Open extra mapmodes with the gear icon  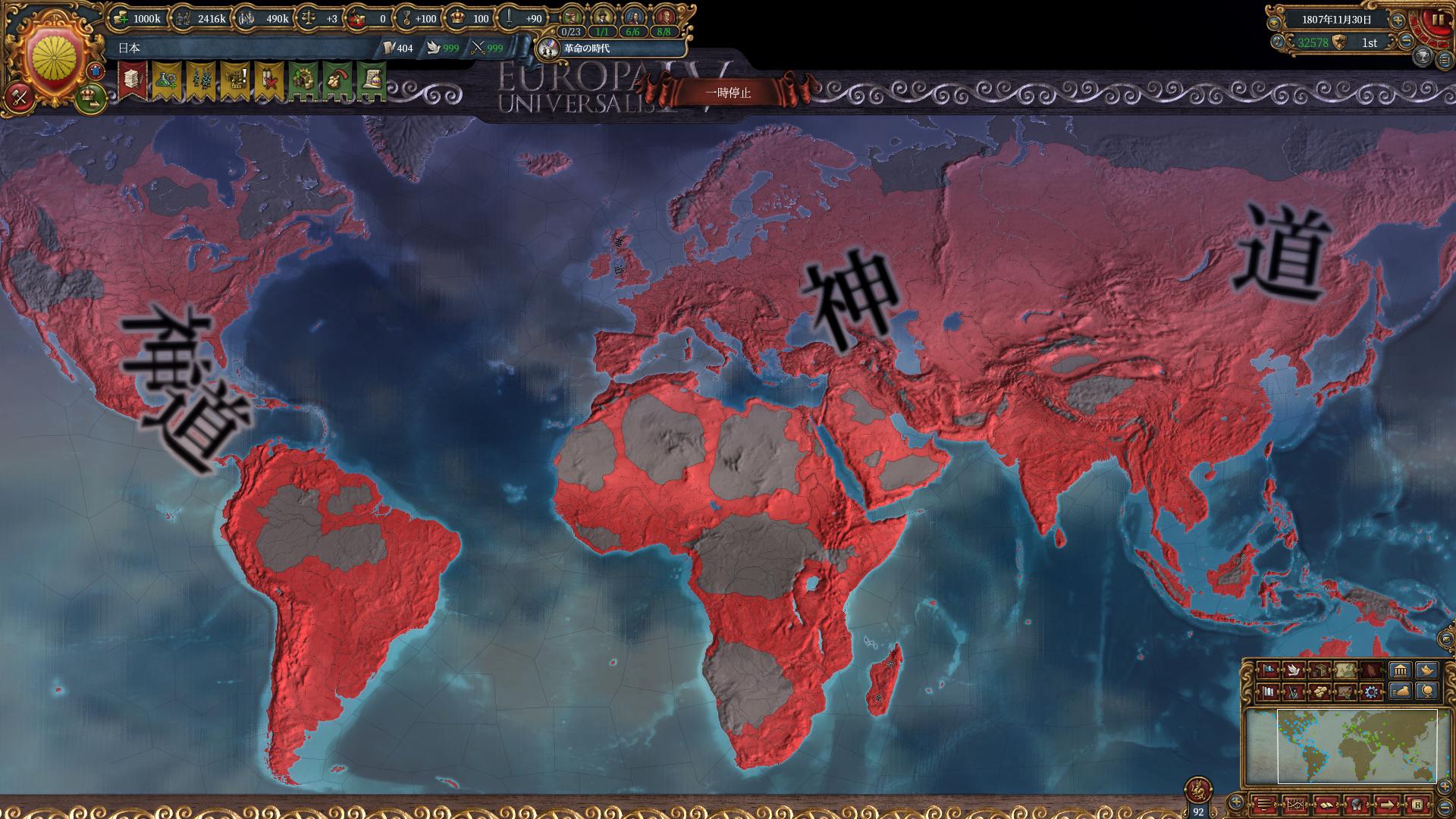pos(1372,692)
